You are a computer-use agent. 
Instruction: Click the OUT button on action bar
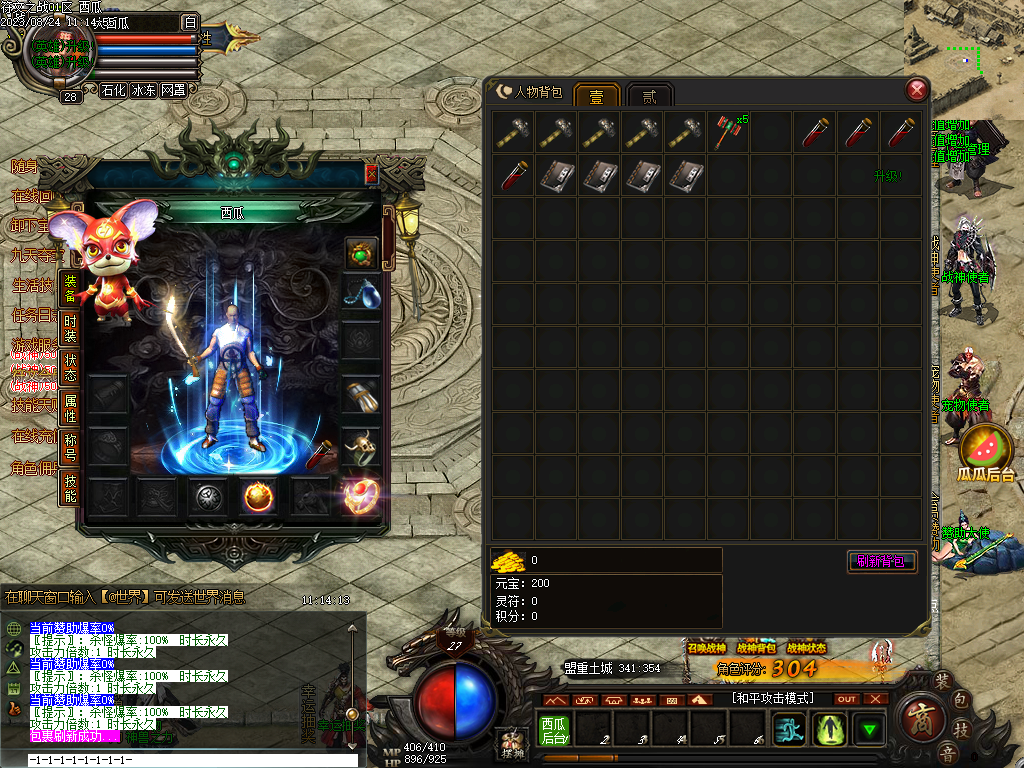pos(847,699)
